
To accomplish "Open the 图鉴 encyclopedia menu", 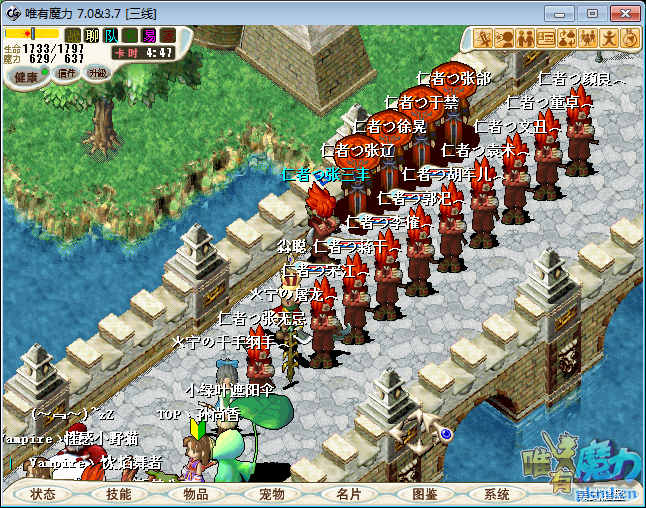I will pos(425,494).
